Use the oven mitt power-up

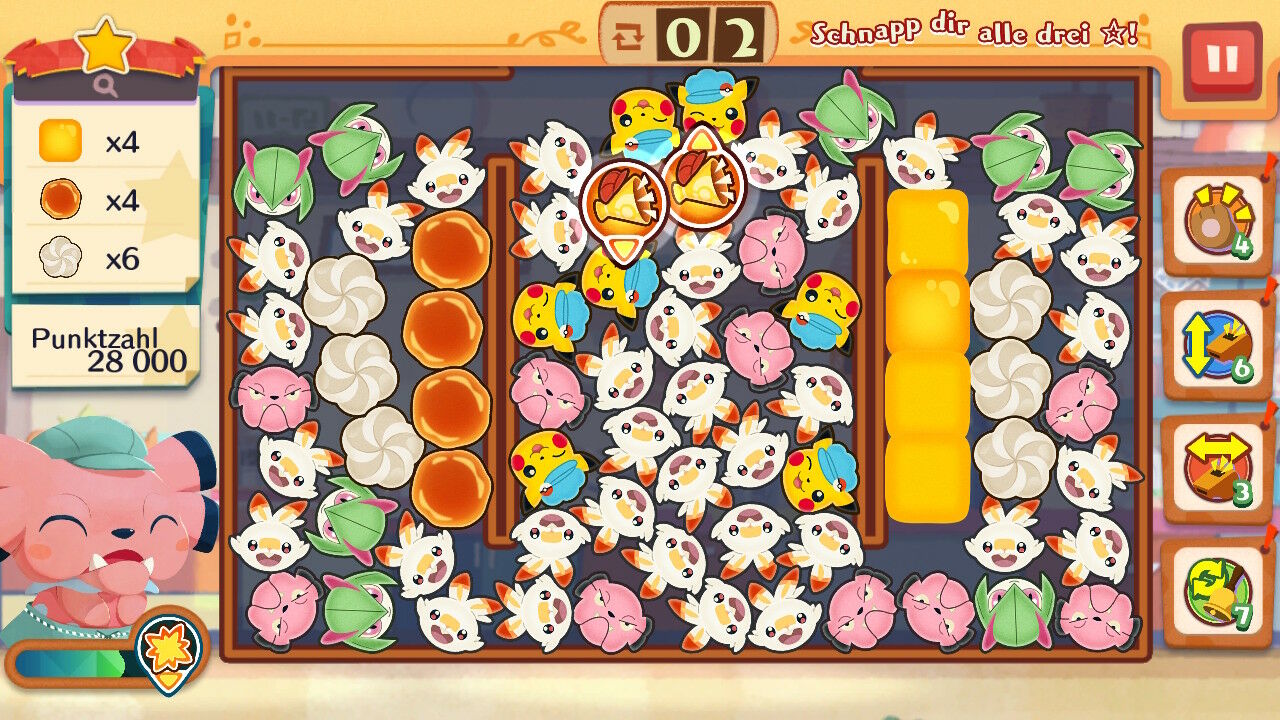pos(1215,221)
